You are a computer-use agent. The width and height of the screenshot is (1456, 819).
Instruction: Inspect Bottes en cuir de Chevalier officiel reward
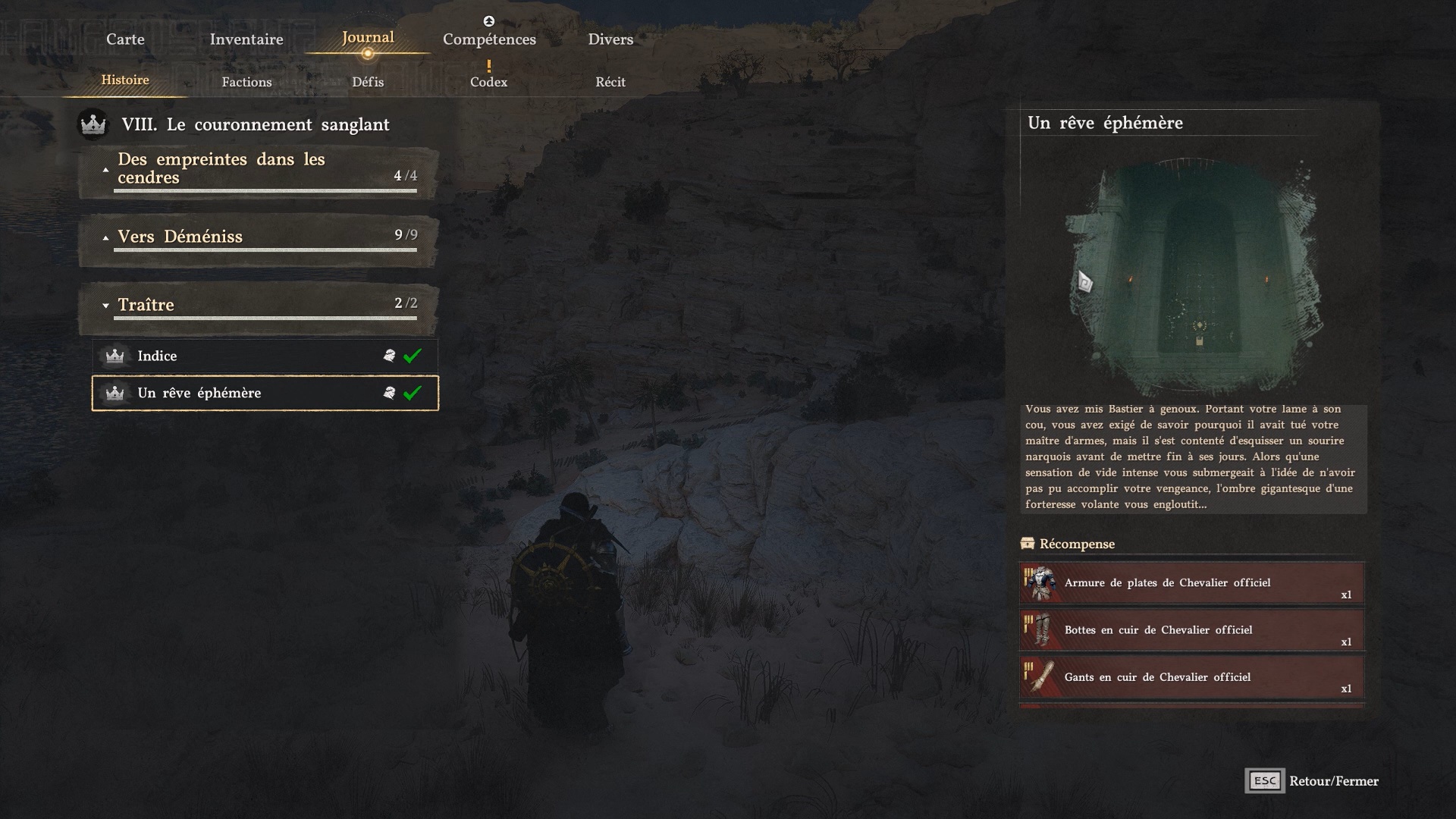pos(1191,630)
